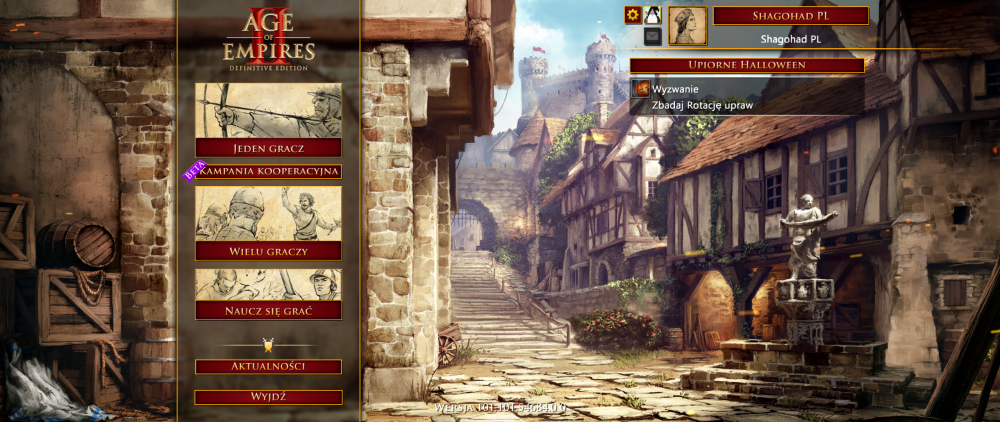Open Naucz się grać tutorial
1000x422 pixels.
[x=268, y=309]
